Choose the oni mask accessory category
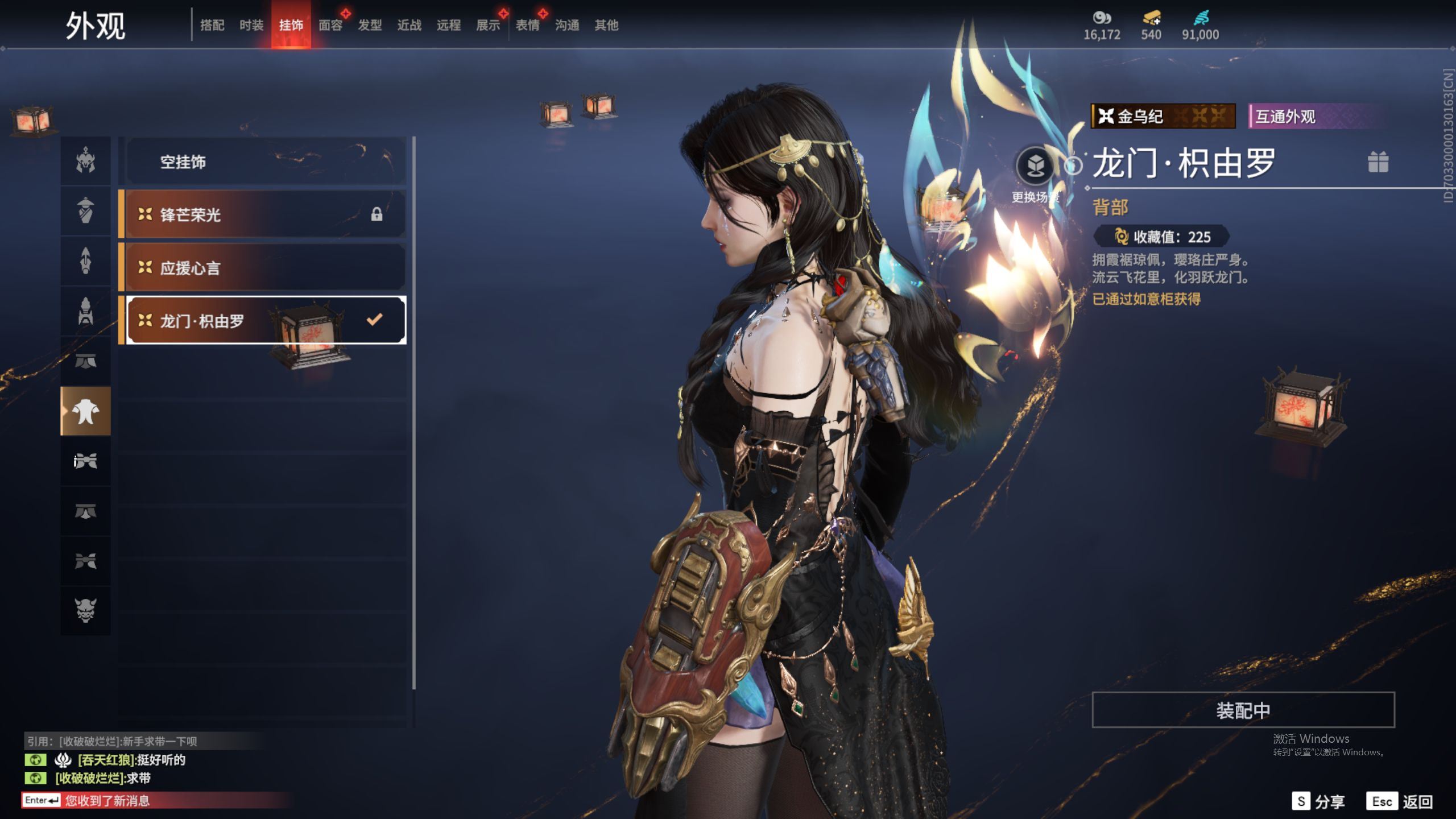The image size is (1456, 819). (85, 610)
